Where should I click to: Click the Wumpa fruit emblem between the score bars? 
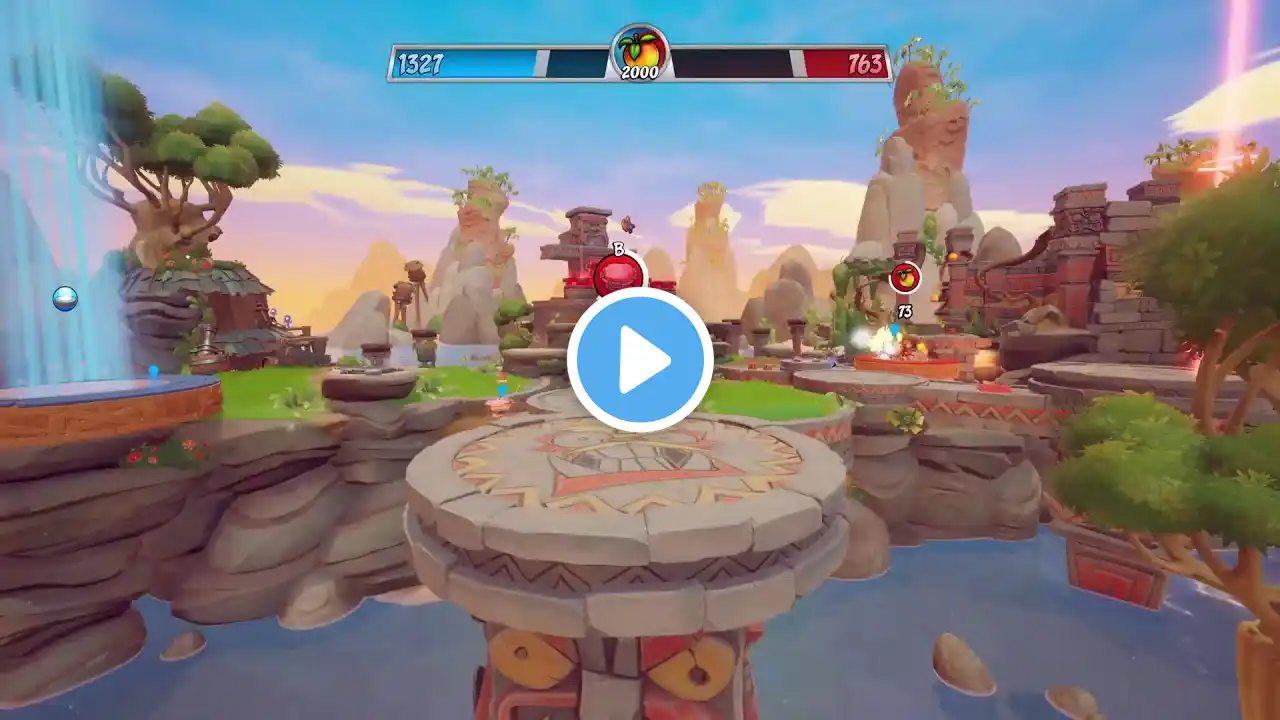pos(640,51)
